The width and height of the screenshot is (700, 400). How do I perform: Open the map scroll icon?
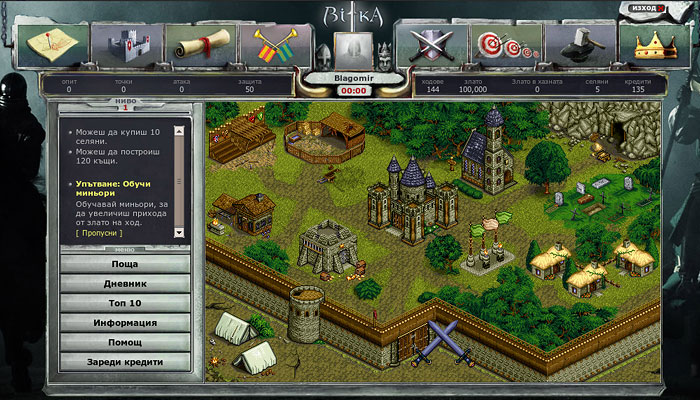pyautogui.click(x=50, y=44)
